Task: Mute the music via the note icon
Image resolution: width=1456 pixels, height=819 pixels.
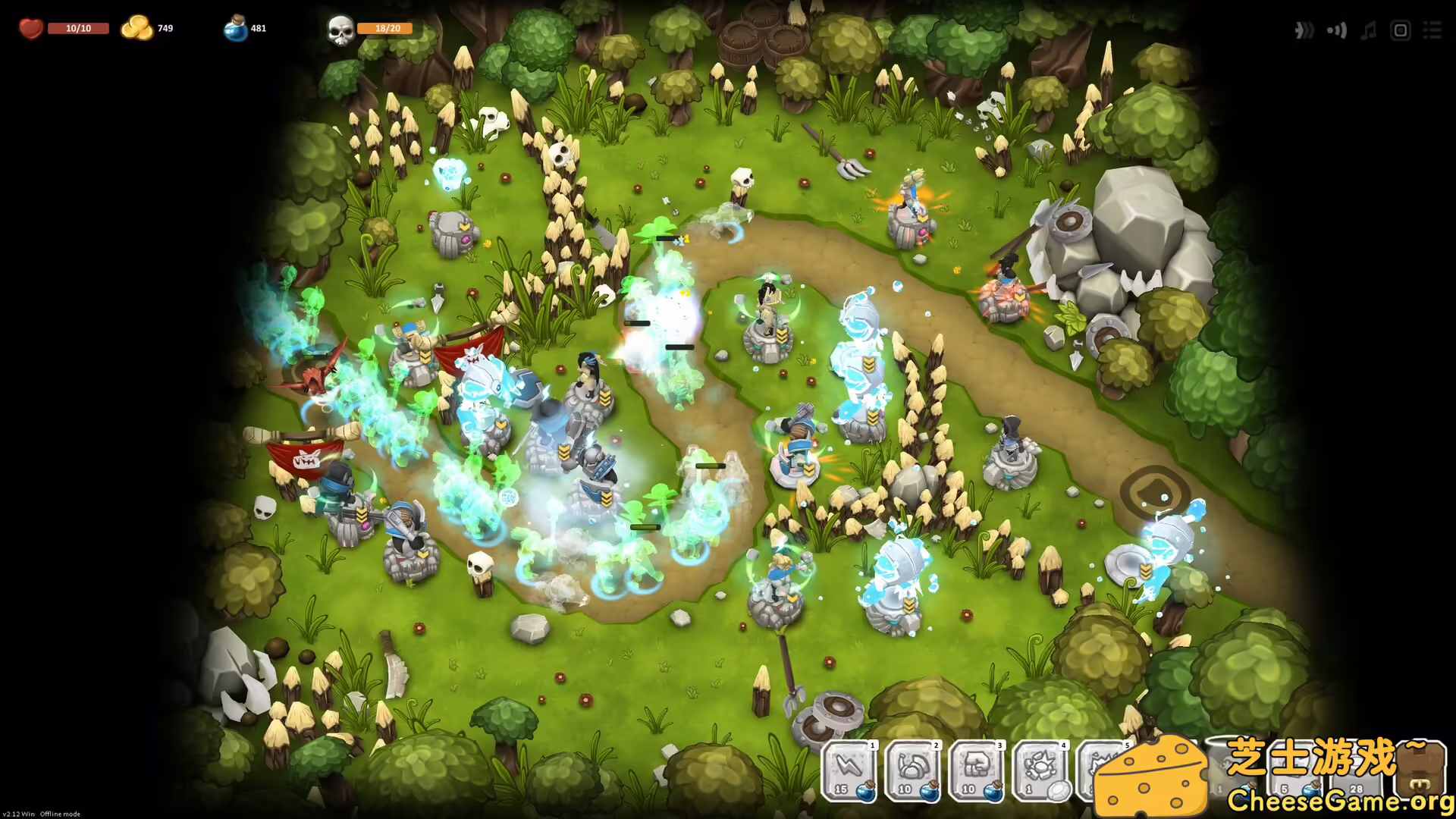Action: coord(1368,30)
